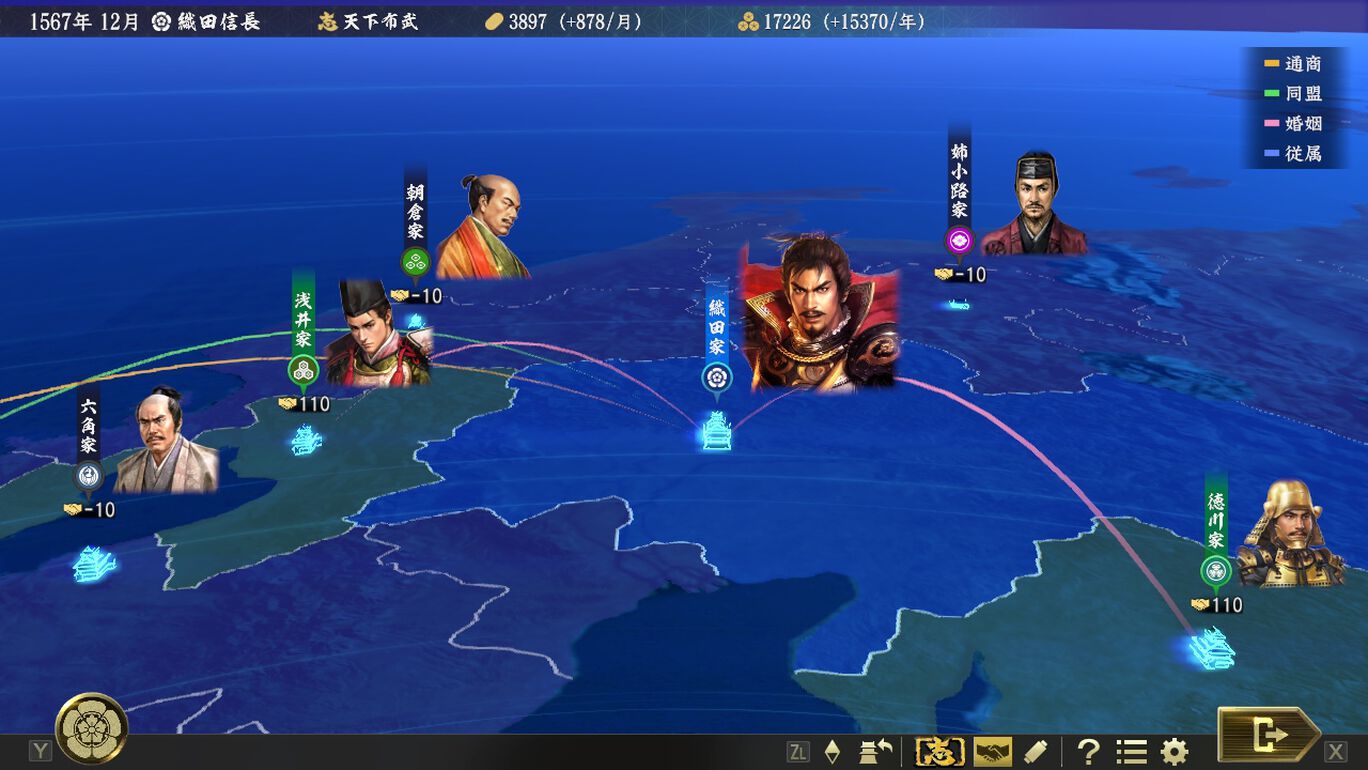The width and height of the screenshot is (1368, 770).
Task: Select the pencil edit icon
Action: tap(1035, 752)
